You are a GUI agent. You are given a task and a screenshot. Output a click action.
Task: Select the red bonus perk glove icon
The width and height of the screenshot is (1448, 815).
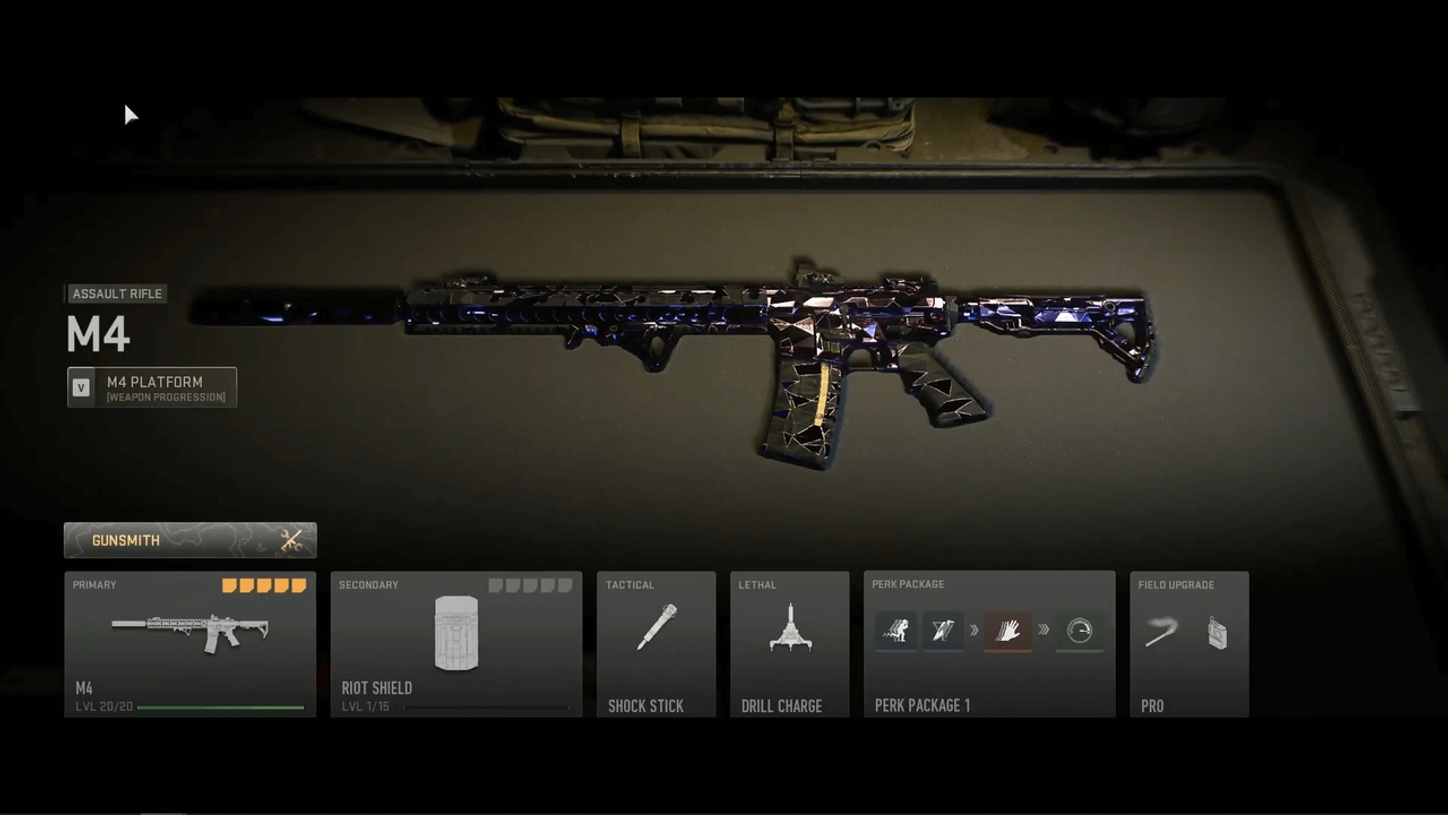[x=1008, y=631]
